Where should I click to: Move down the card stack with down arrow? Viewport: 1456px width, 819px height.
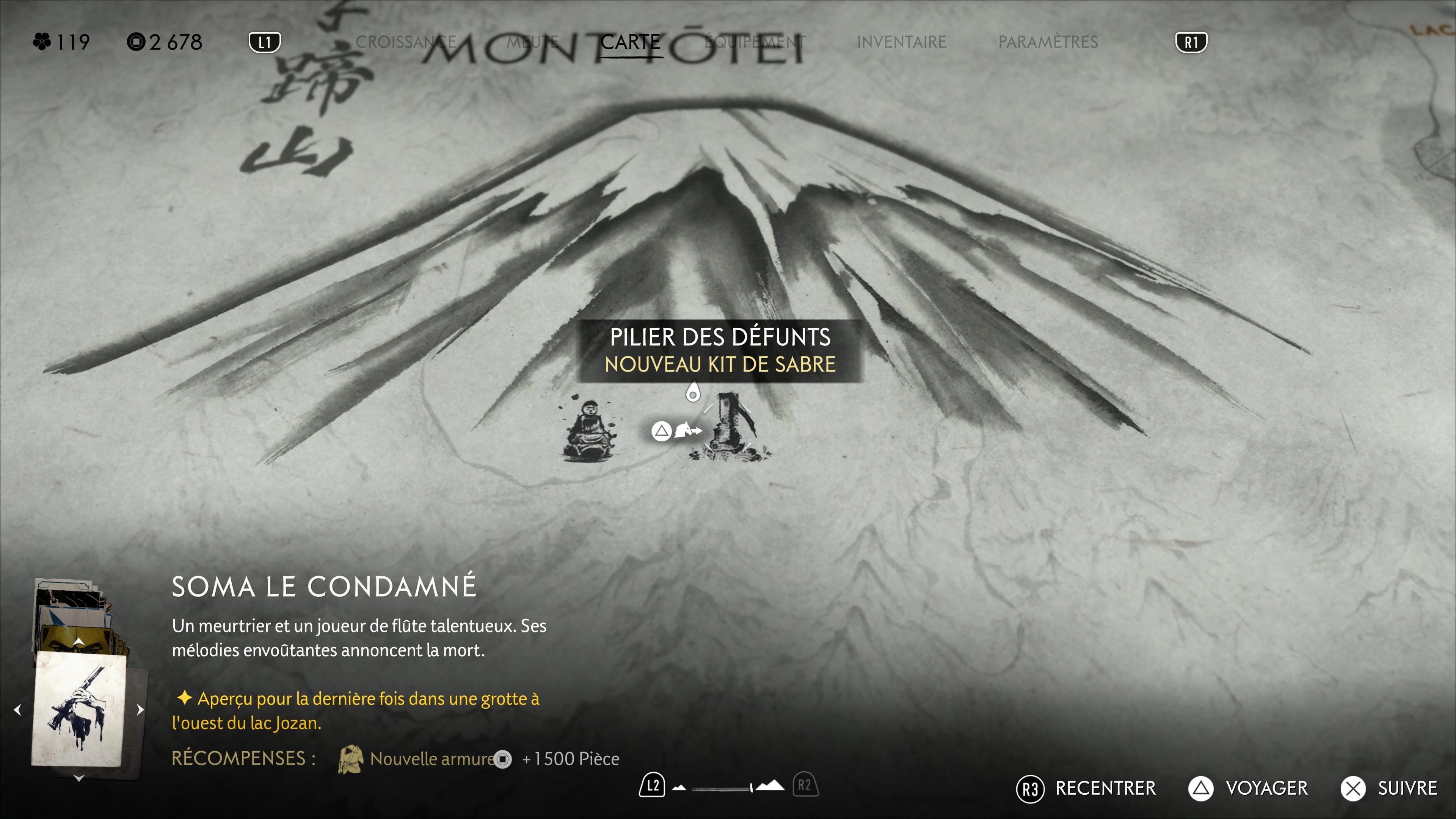point(79,778)
